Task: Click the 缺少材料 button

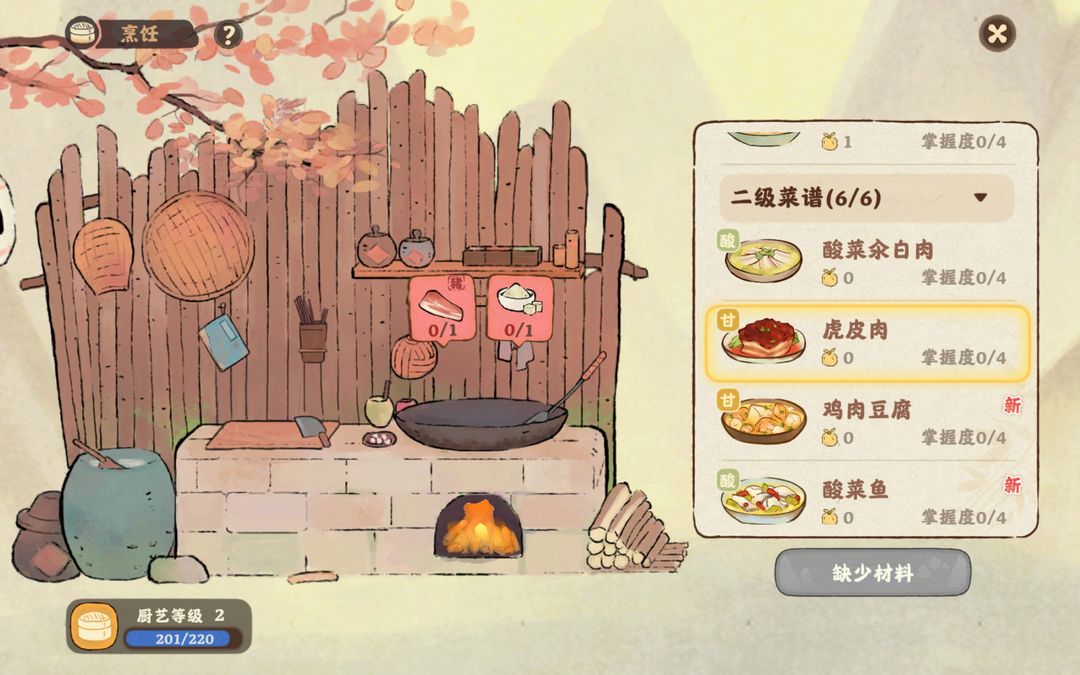Action: (872, 574)
